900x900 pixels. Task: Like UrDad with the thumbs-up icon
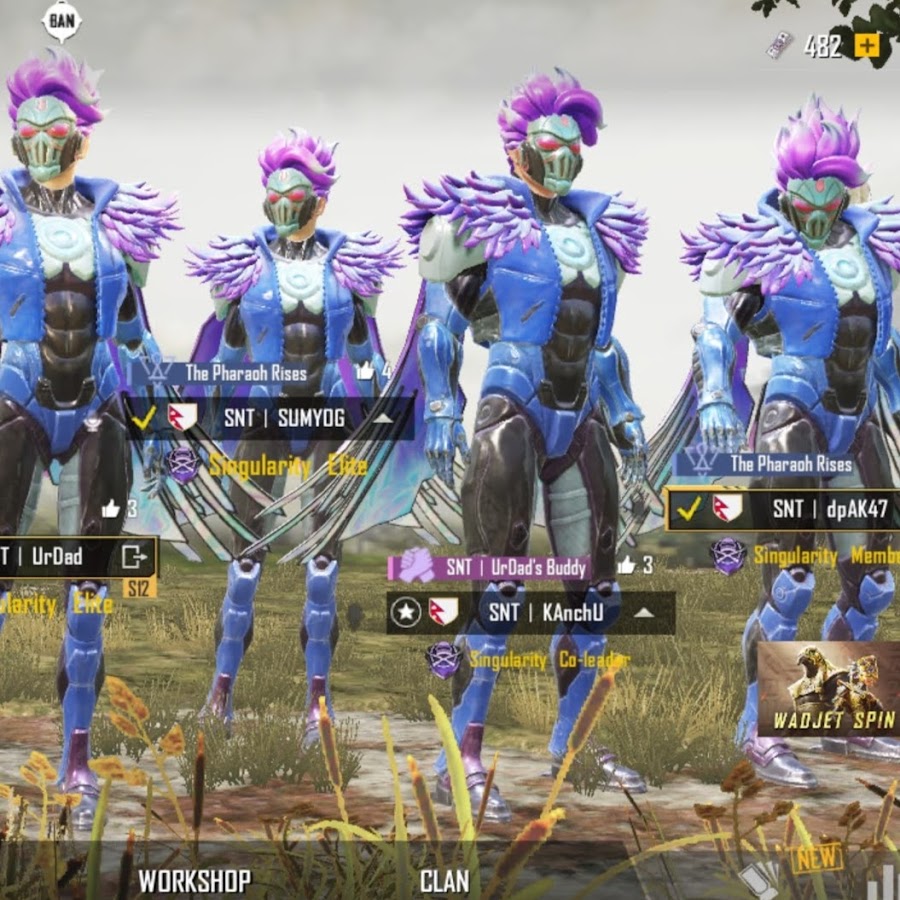[111, 509]
